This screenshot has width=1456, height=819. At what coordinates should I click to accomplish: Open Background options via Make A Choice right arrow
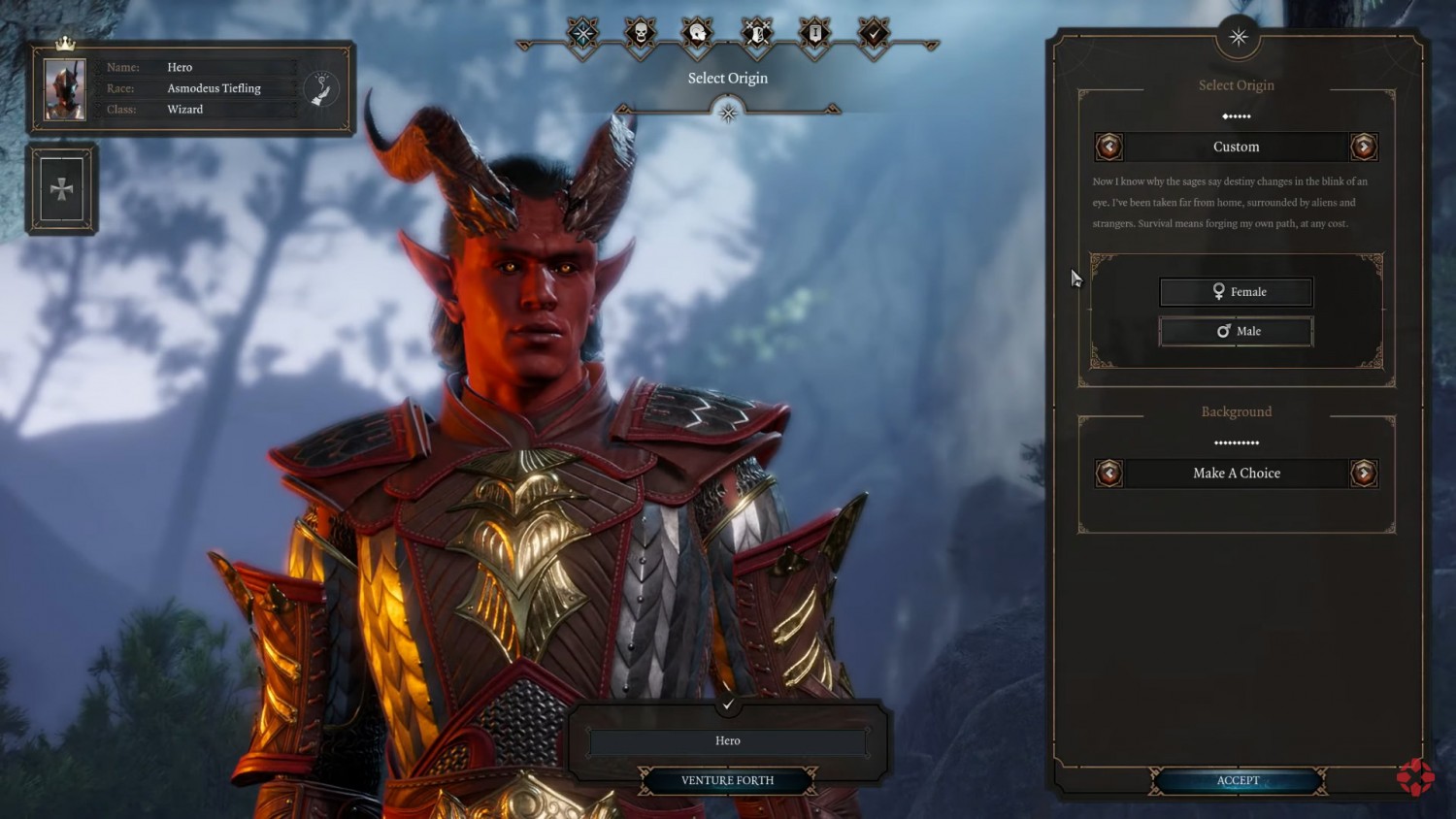[x=1364, y=474]
